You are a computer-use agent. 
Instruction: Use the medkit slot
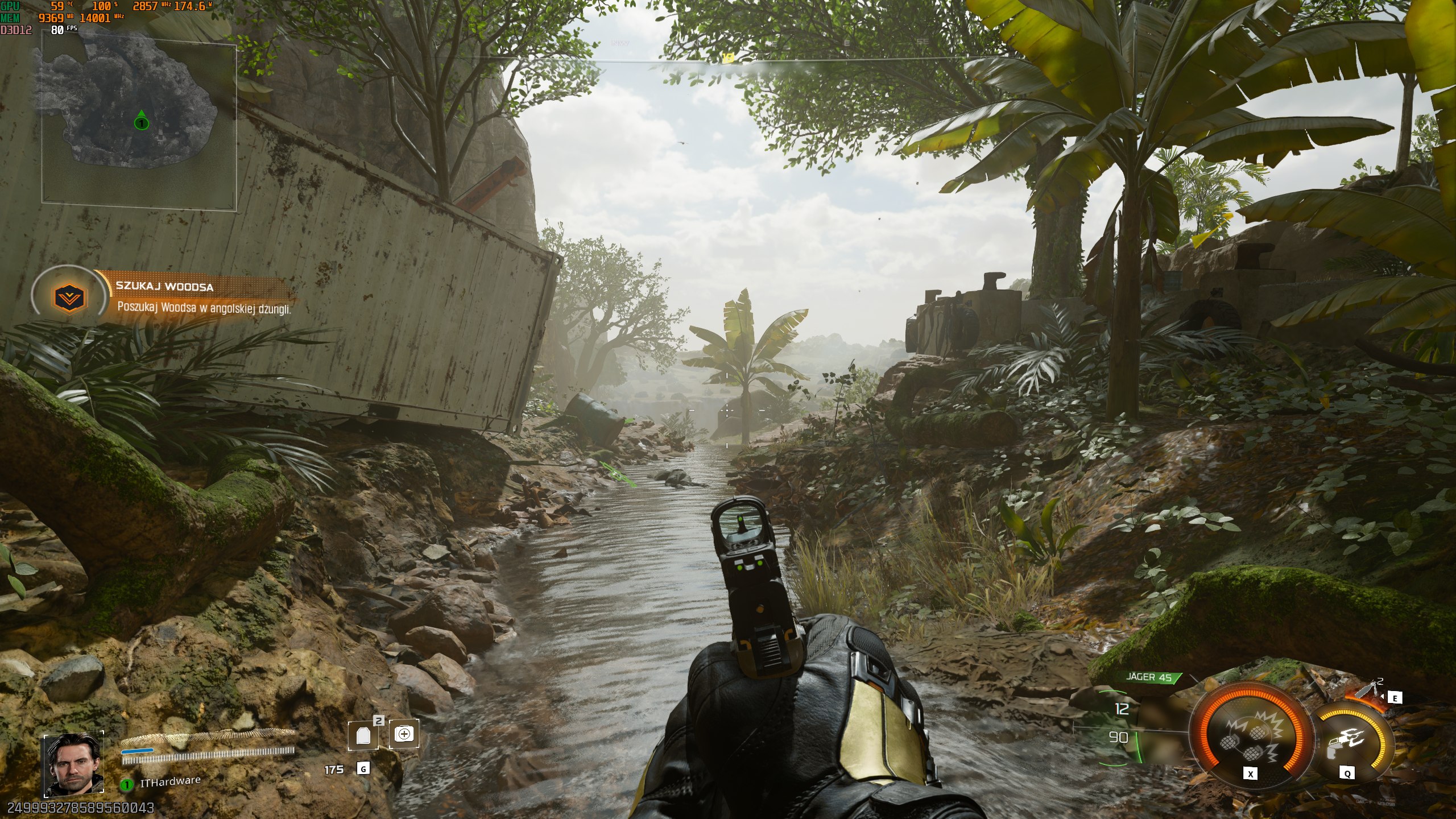[404, 734]
